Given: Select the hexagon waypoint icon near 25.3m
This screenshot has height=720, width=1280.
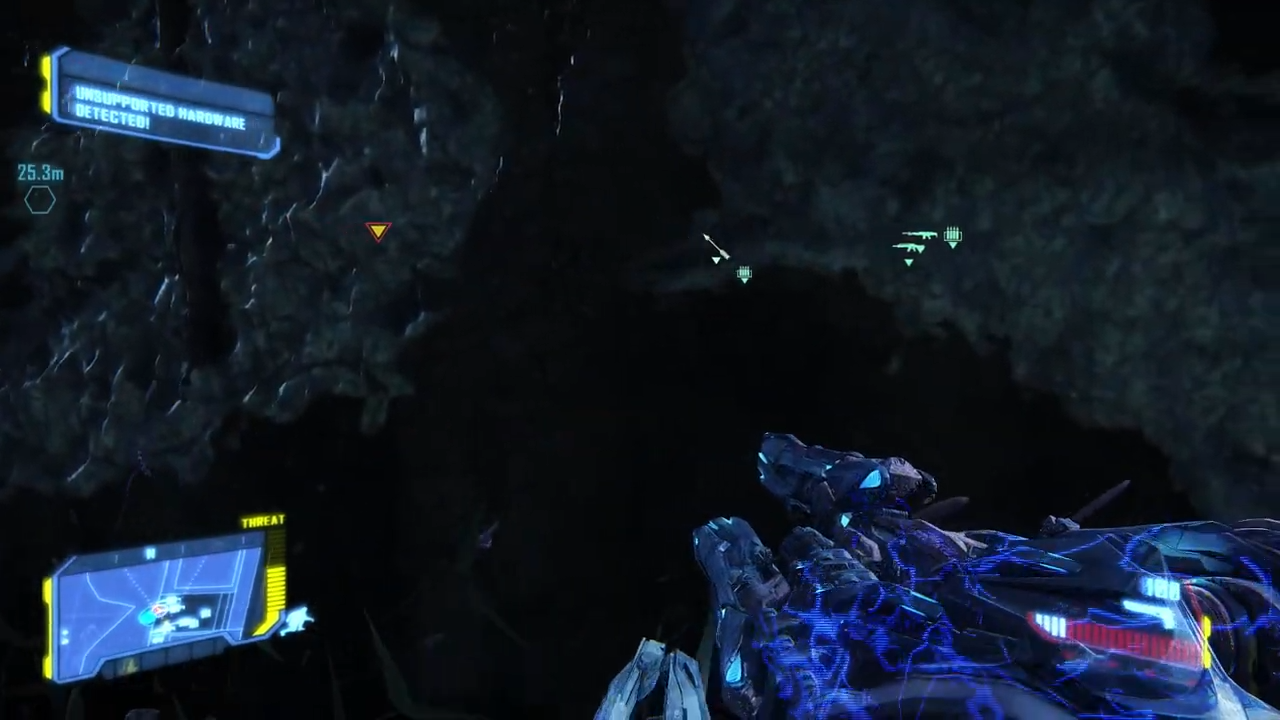Looking at the screenshot, I should coord(40,201).
